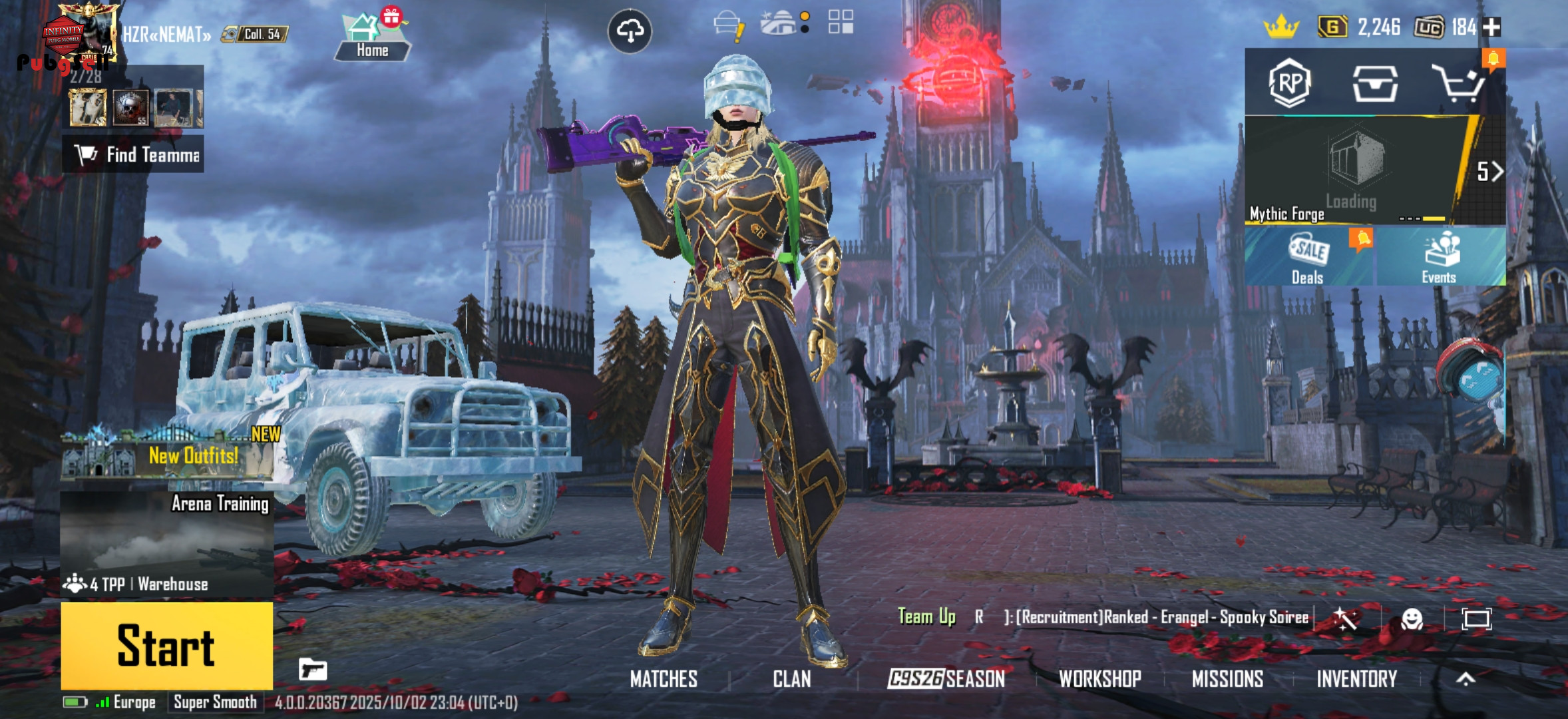
Task: Open the Royale Pass RP icon
Action: (x=1289, y=83)
